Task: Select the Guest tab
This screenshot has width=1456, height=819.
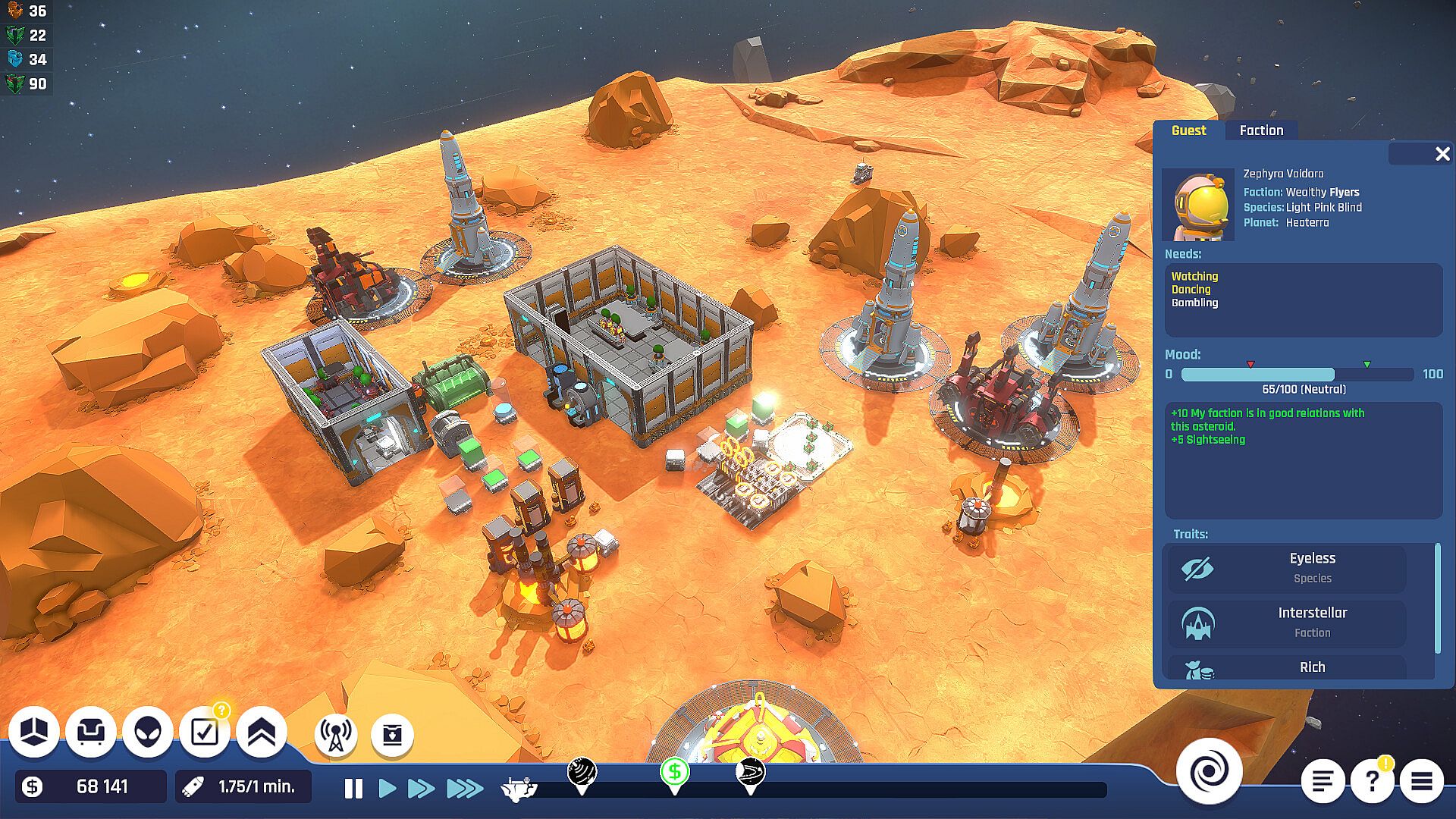Action: 1188,130
